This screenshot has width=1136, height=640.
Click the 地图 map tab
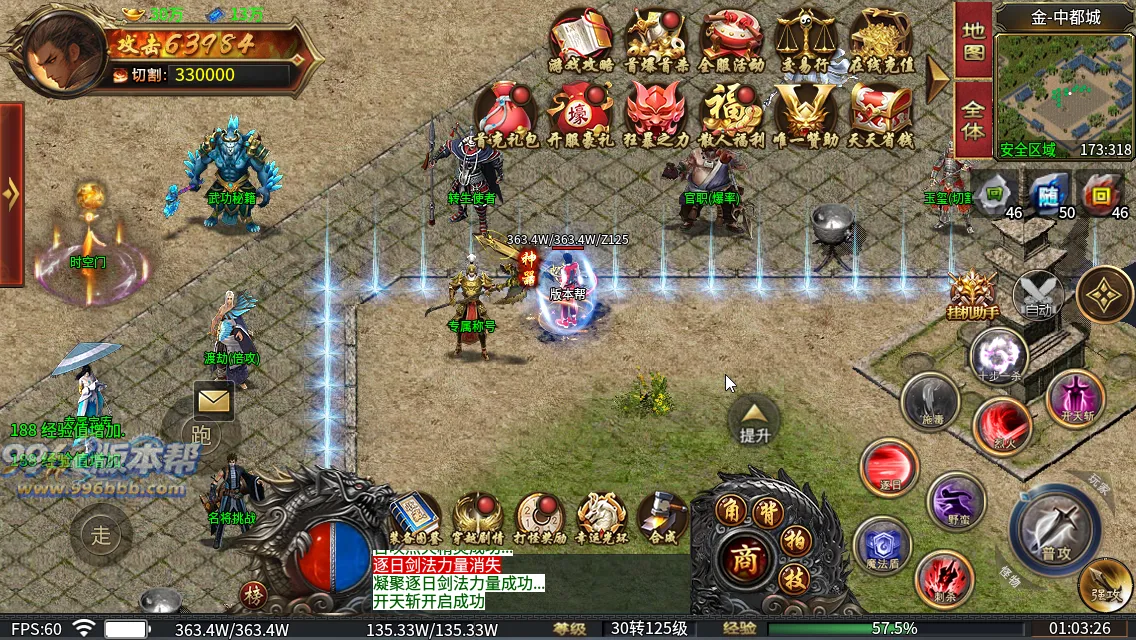(973, 40)
